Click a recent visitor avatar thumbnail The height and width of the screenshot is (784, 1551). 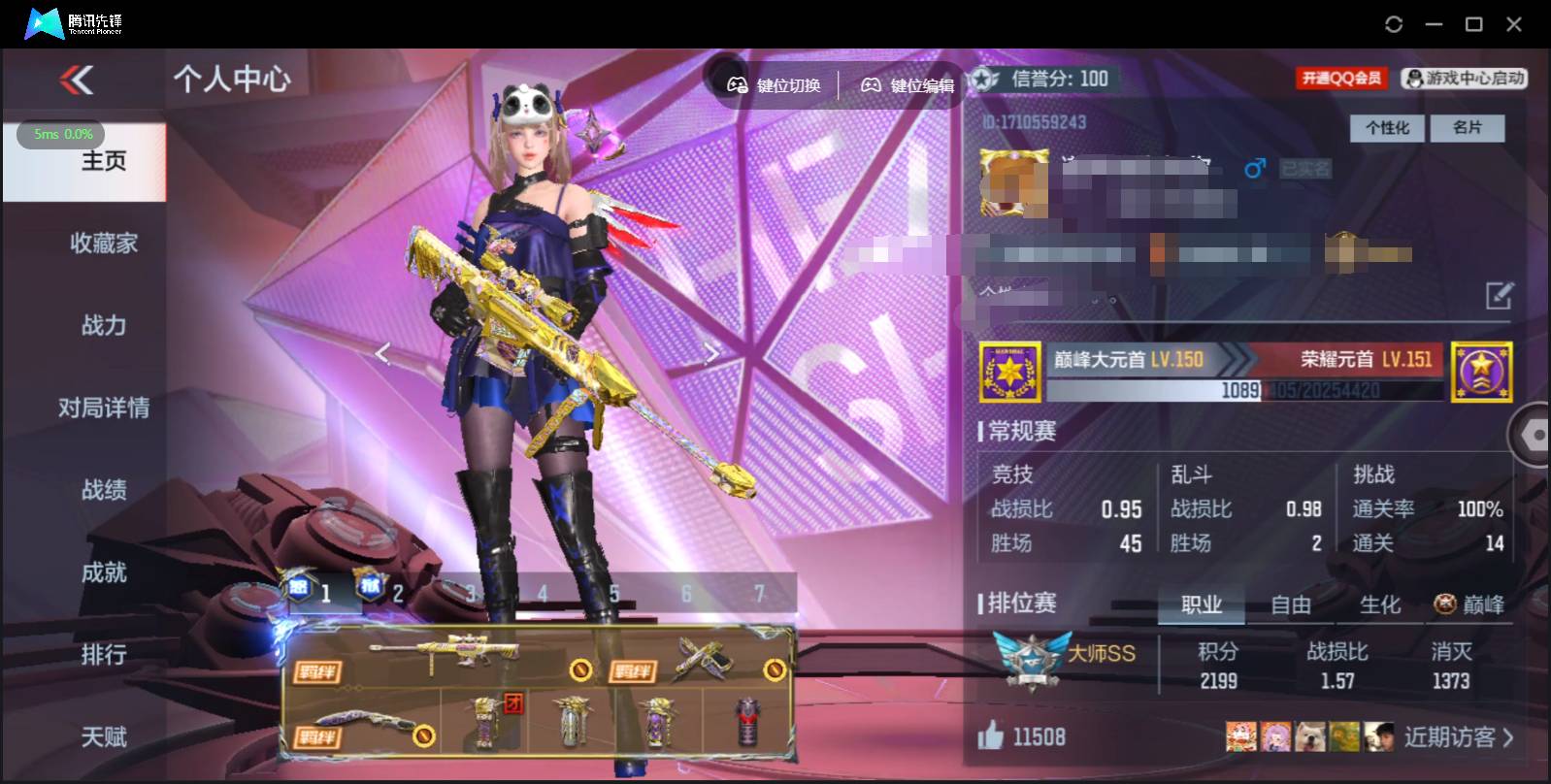click(x=1241, y=736)
